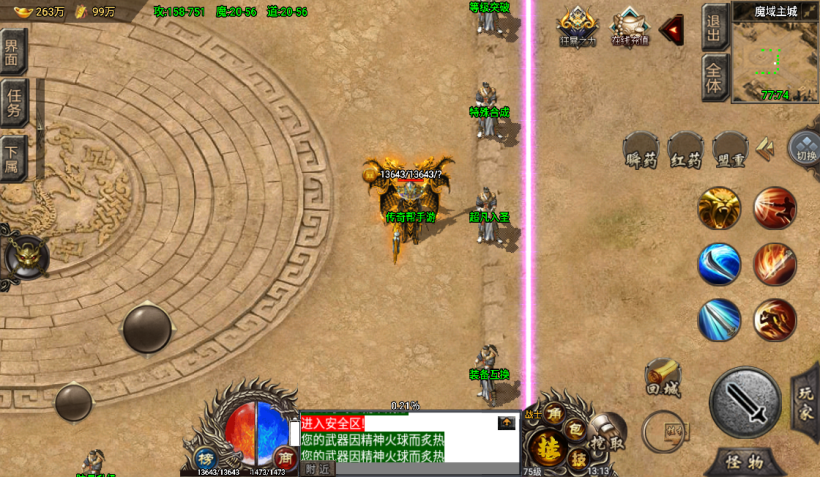The height and width of the screenshot is (477, 820).
Task: Trigger the flaming sword skill
Action: pos(775,264)
